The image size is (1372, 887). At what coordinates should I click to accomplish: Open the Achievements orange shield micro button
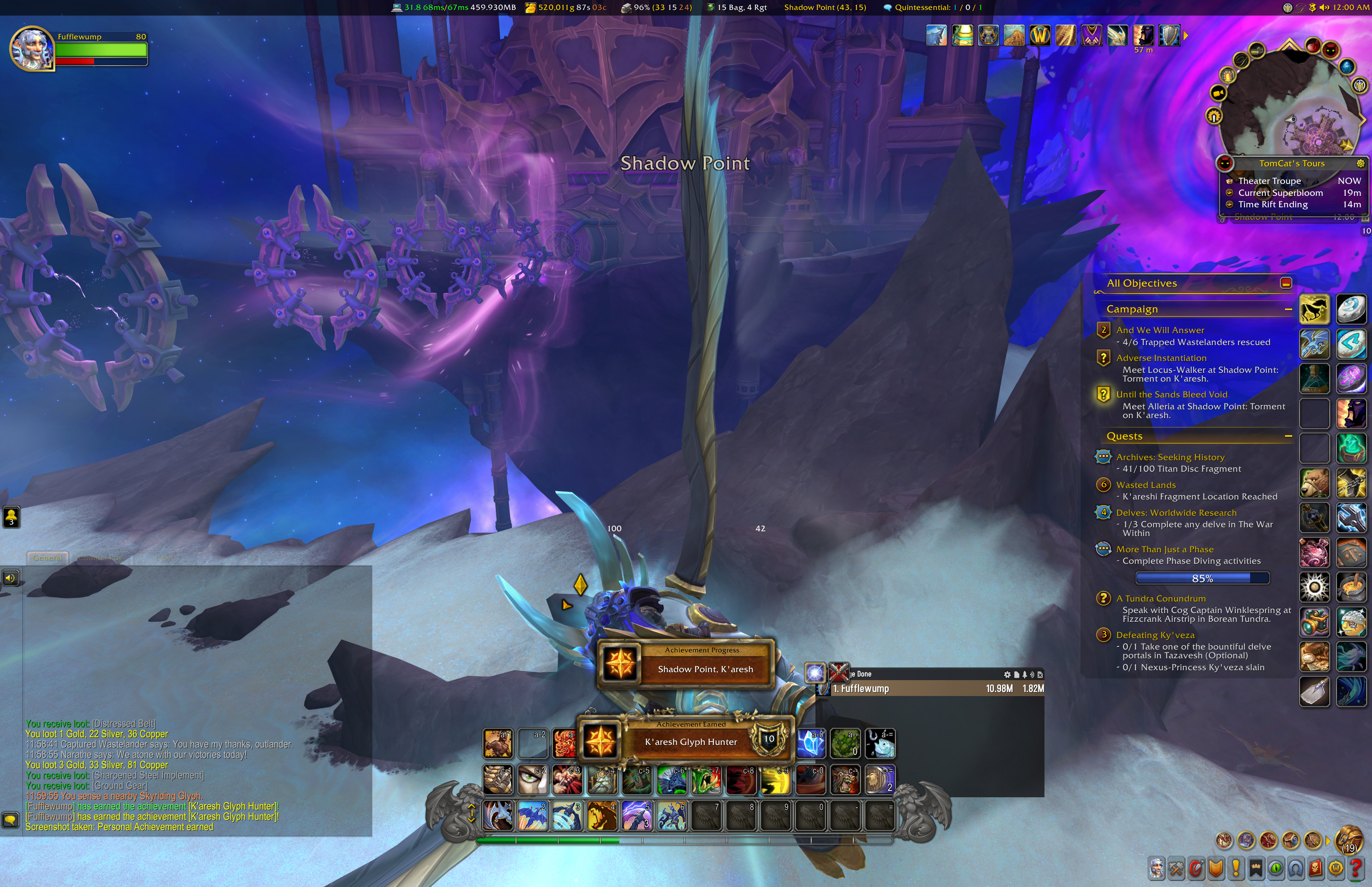[1216, 868]
